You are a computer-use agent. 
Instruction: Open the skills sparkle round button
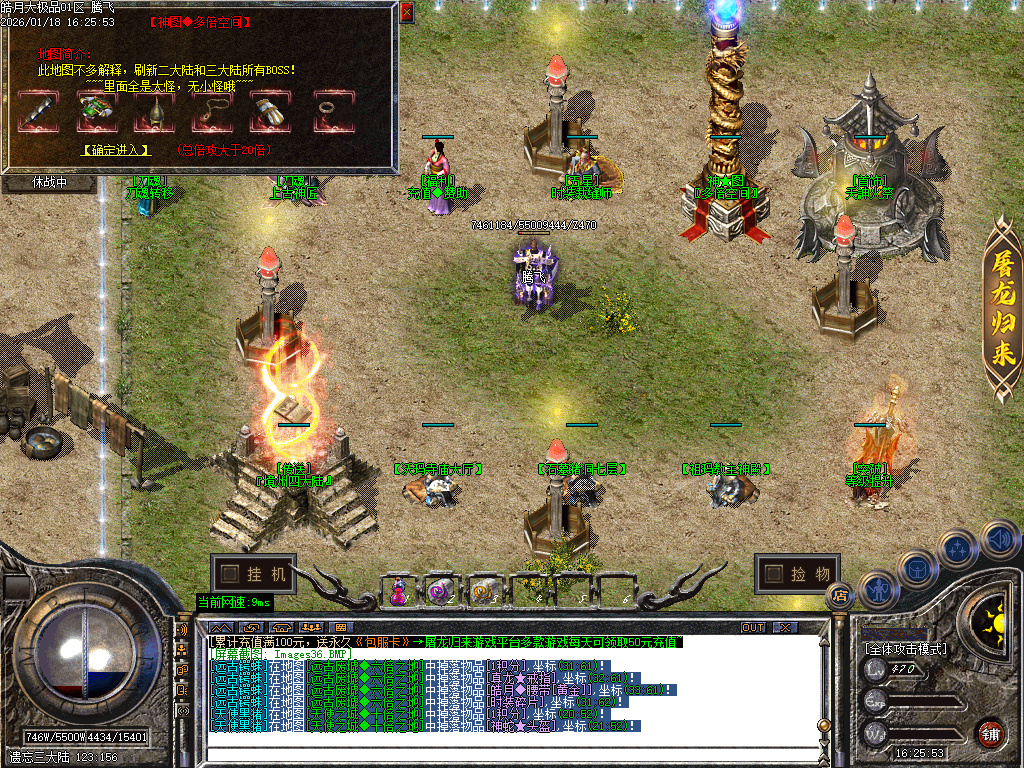[957, 548]
